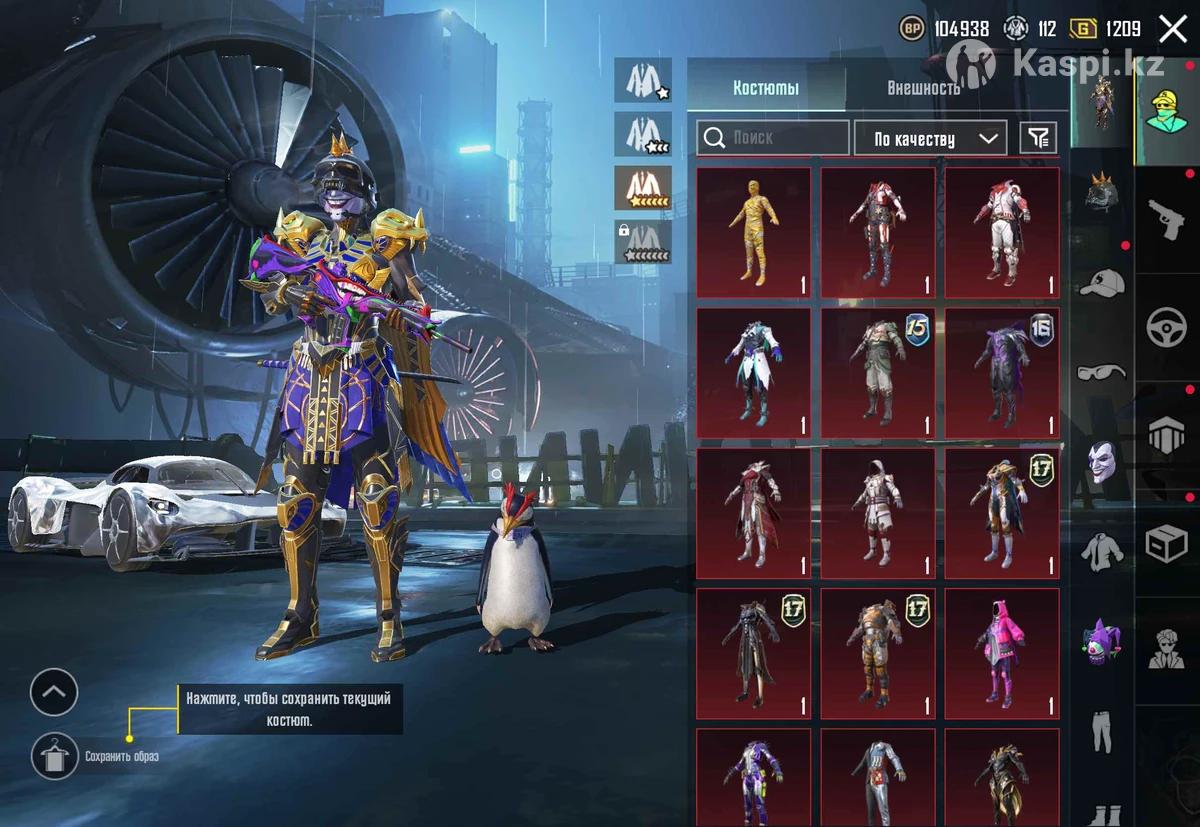The image size is (1200, 827).
Task: Select the purple level 16 costume
Action: pos(1001,373)
